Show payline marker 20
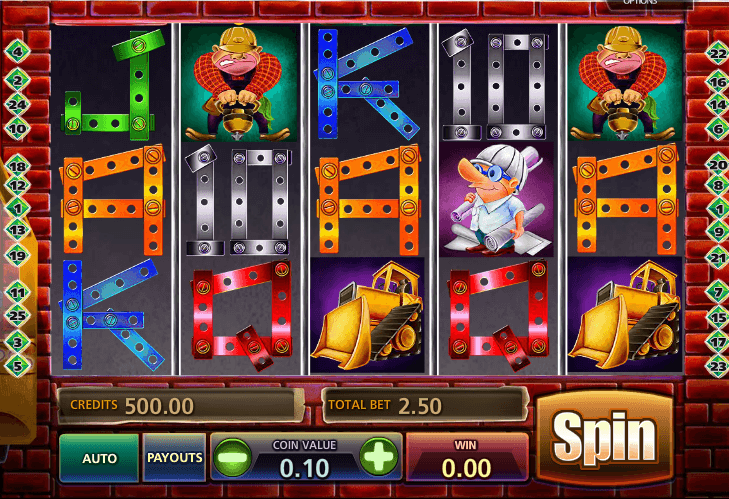Viewport: 729px width, 499px height. point(716,165)
